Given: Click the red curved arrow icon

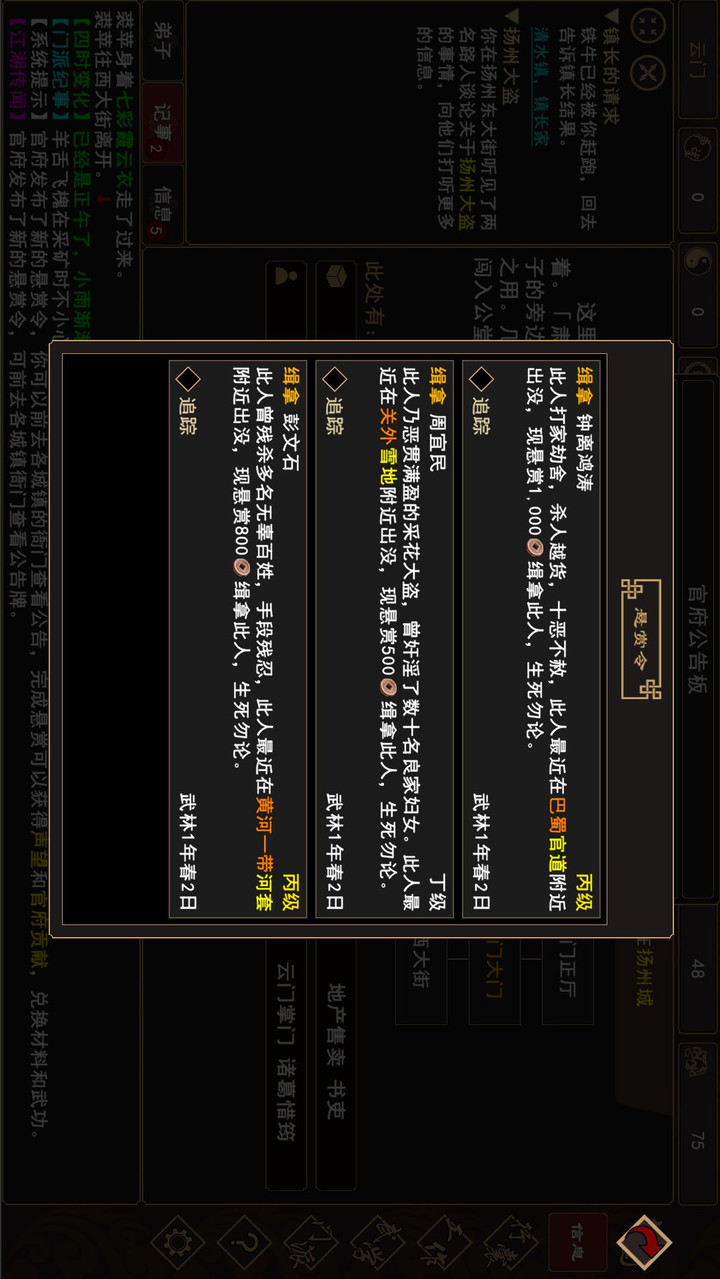Looking at the screenshot, I should (x=644, y=1242).
